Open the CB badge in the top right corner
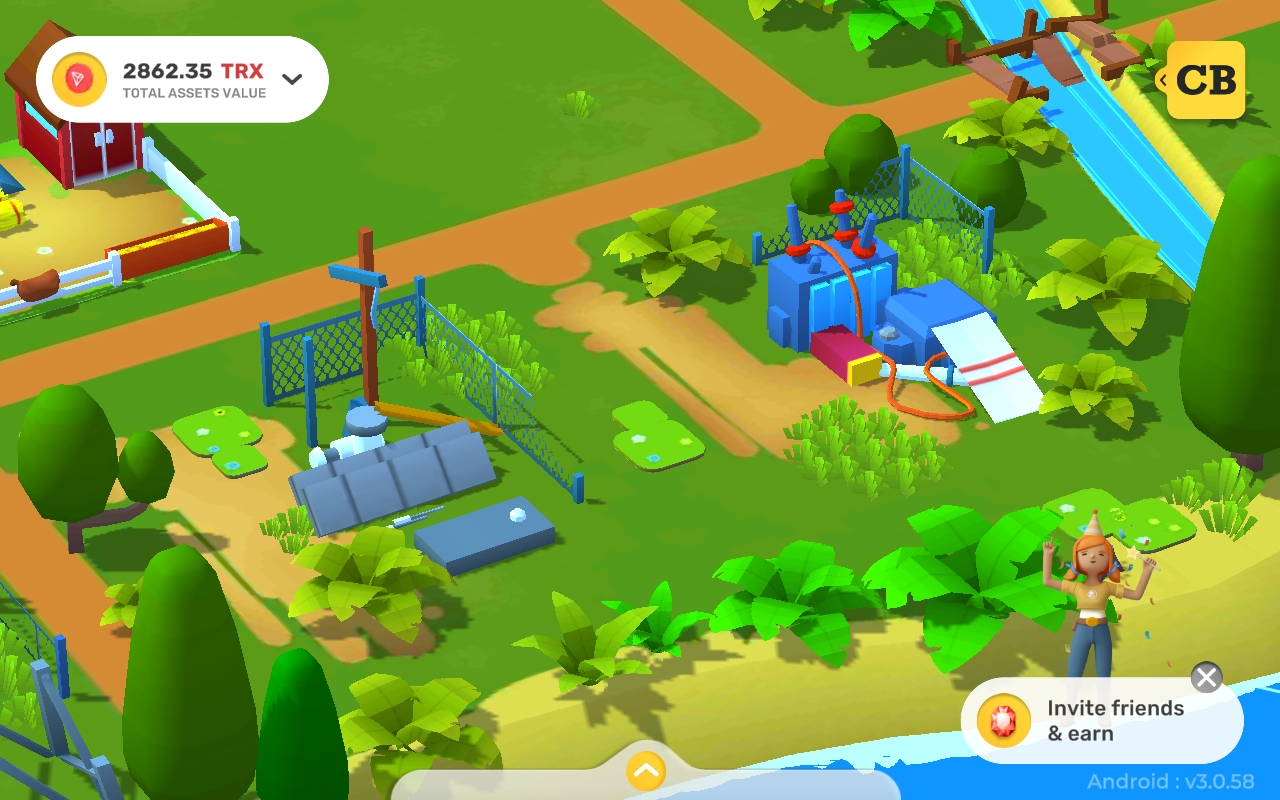Screen dimensions: 1280x800 point(1207,81)
